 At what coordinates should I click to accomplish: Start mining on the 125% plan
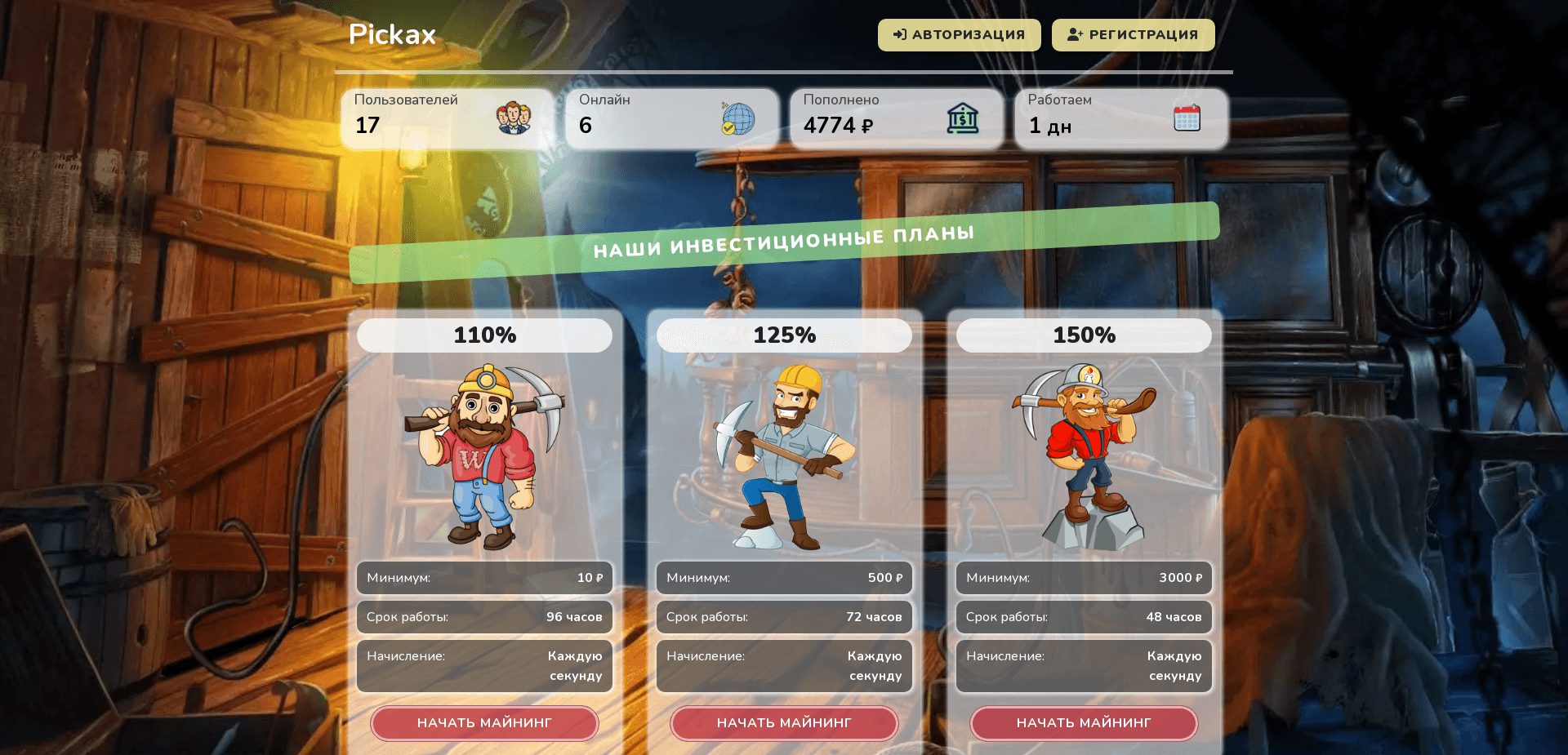point(784,723)
